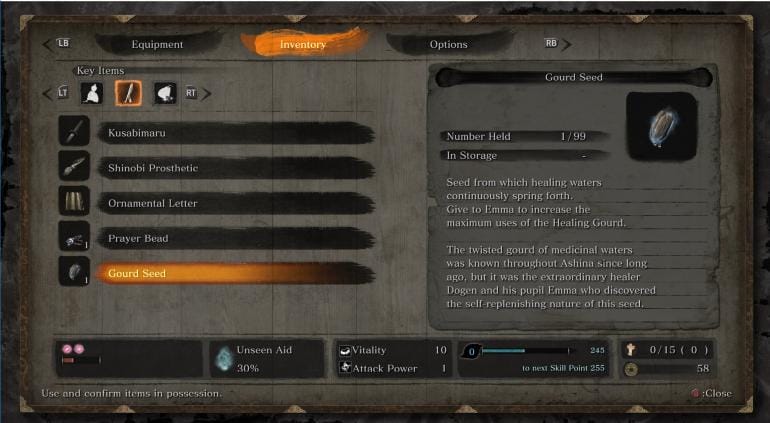770x423 pixels.
Task: Click the Gourd Seed list entry
Action: [220, 273]
